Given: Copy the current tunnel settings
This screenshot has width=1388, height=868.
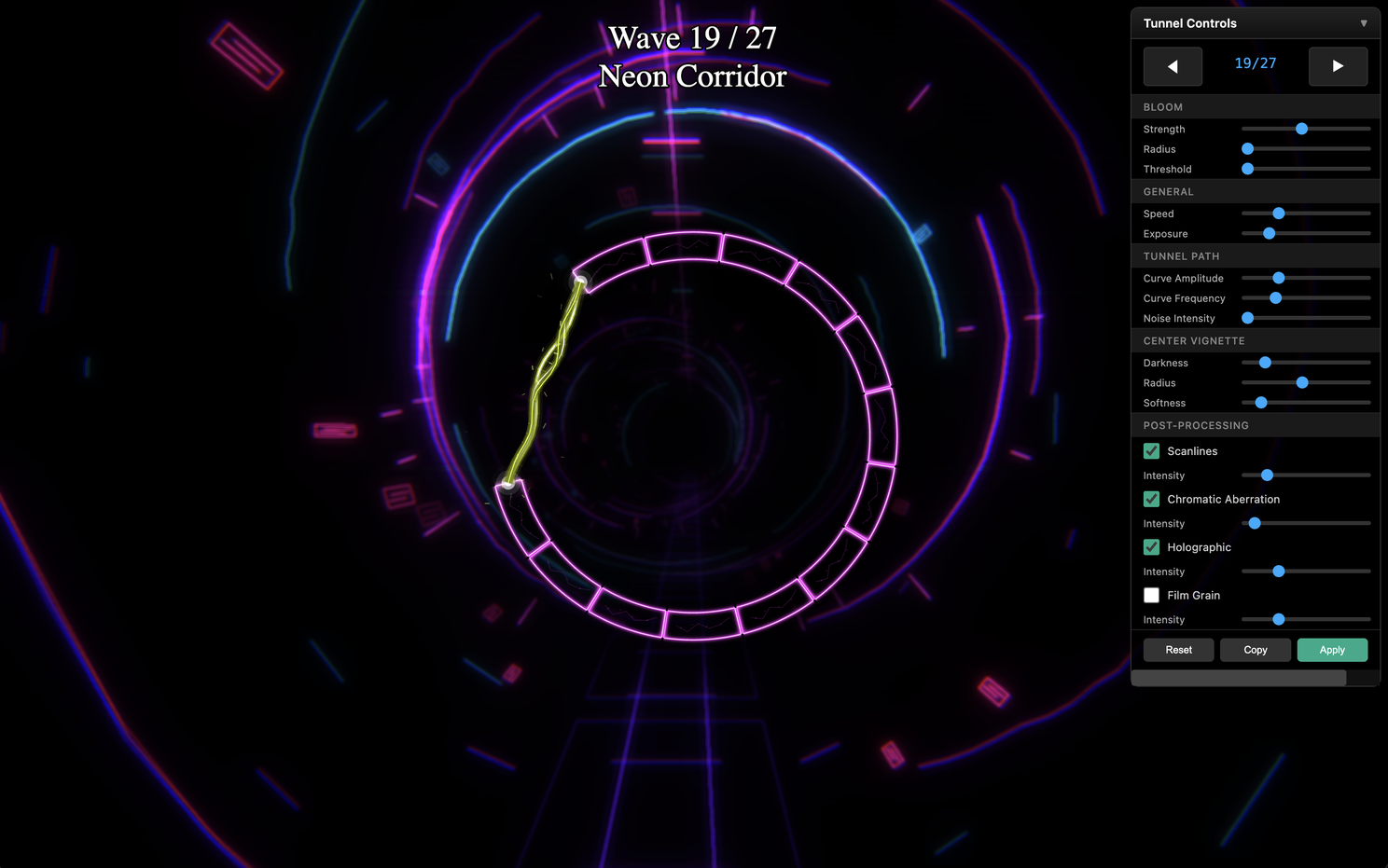Looking at the screenshot, I should click(1255, 650).
